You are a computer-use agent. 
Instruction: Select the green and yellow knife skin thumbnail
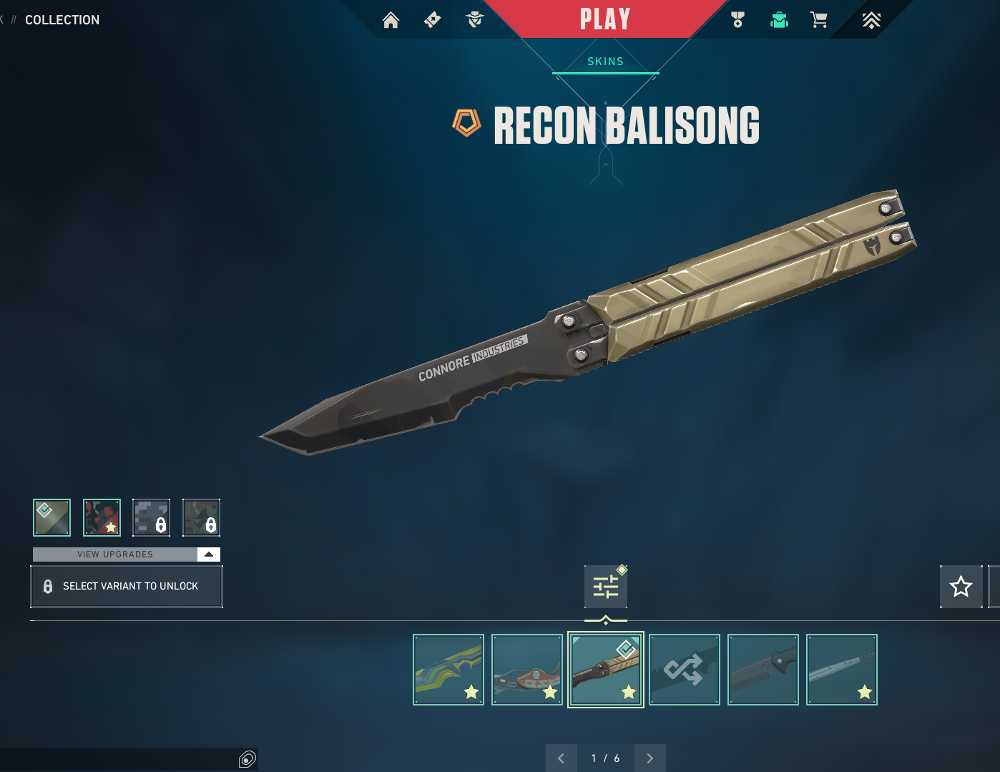tap(448, 669)
